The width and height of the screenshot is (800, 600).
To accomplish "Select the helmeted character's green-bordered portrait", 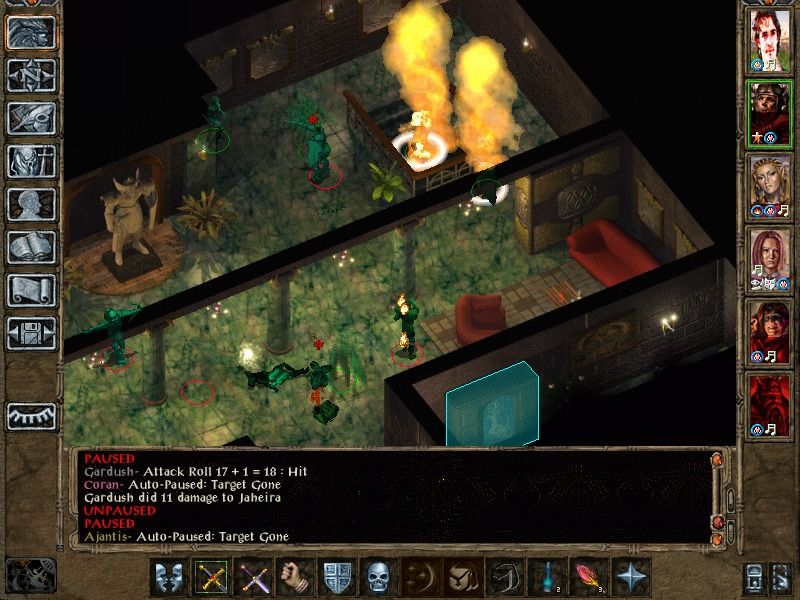I will tap(770, 112).
